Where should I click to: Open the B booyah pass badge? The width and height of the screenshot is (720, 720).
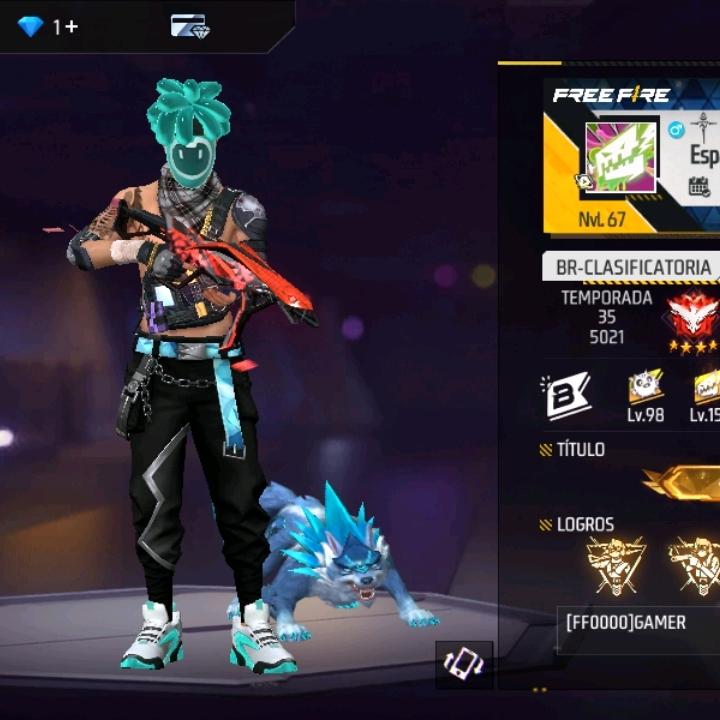pos(567,395)
